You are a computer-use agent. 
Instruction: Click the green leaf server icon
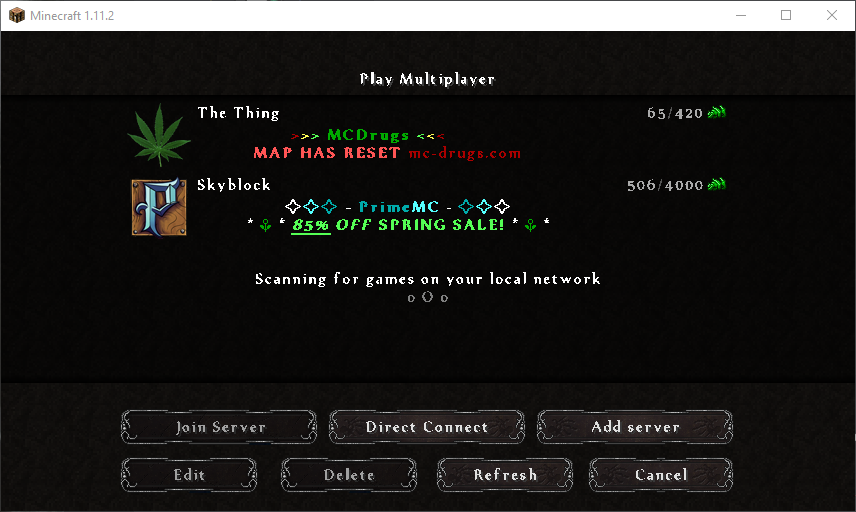[x=159, y=135]
